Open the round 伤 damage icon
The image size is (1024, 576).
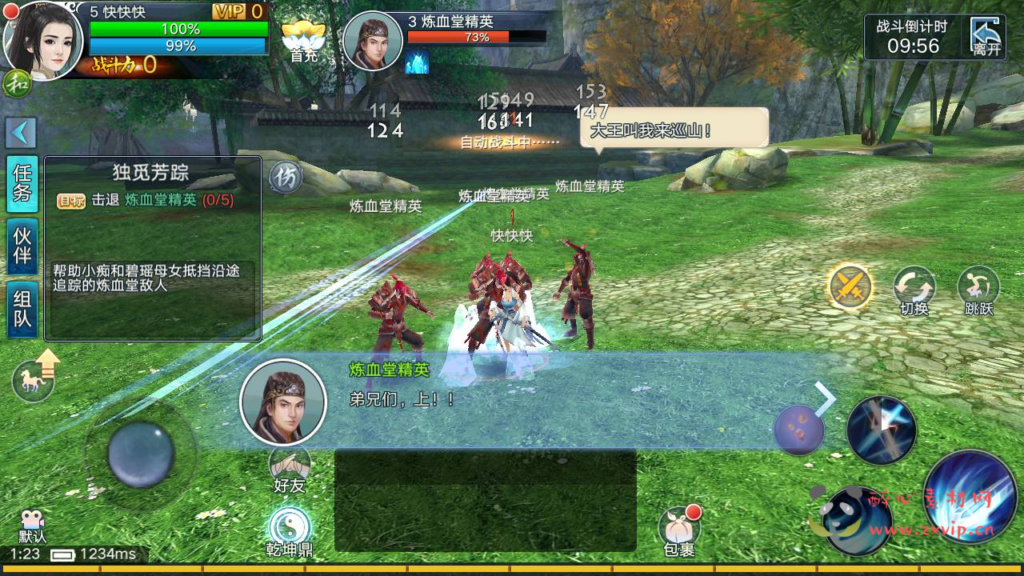pos(285,177)
